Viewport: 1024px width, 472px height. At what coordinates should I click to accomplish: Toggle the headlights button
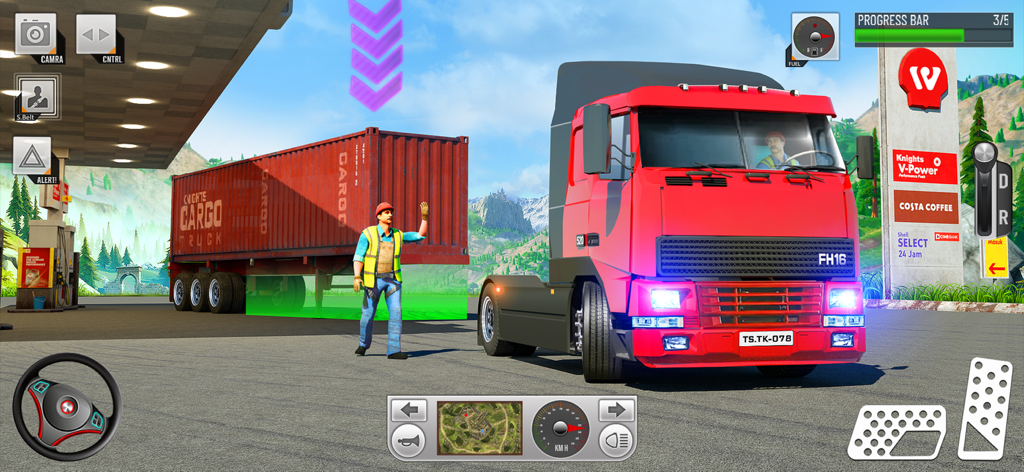pyautogui.click(x=617, y=441)
